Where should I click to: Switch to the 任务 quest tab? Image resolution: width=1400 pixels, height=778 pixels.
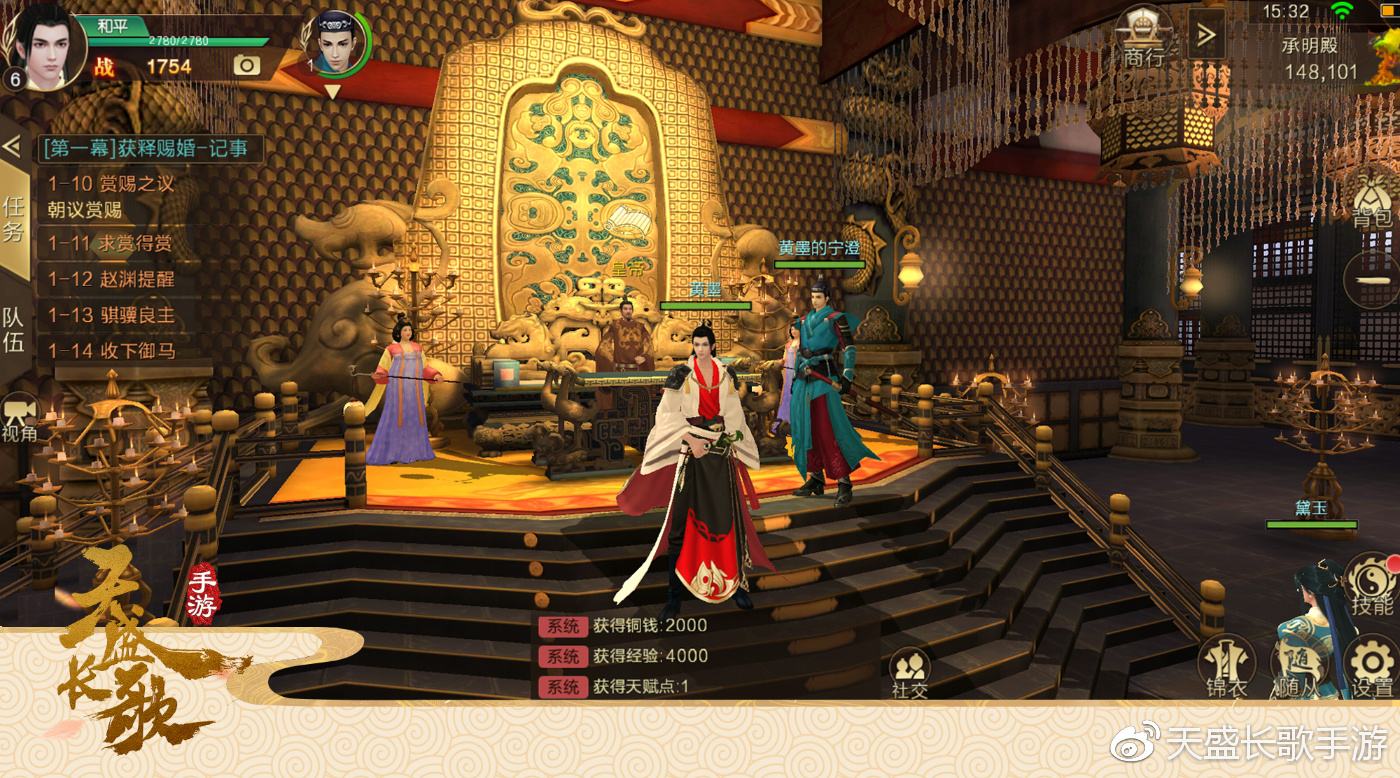(x=14, y=220)
